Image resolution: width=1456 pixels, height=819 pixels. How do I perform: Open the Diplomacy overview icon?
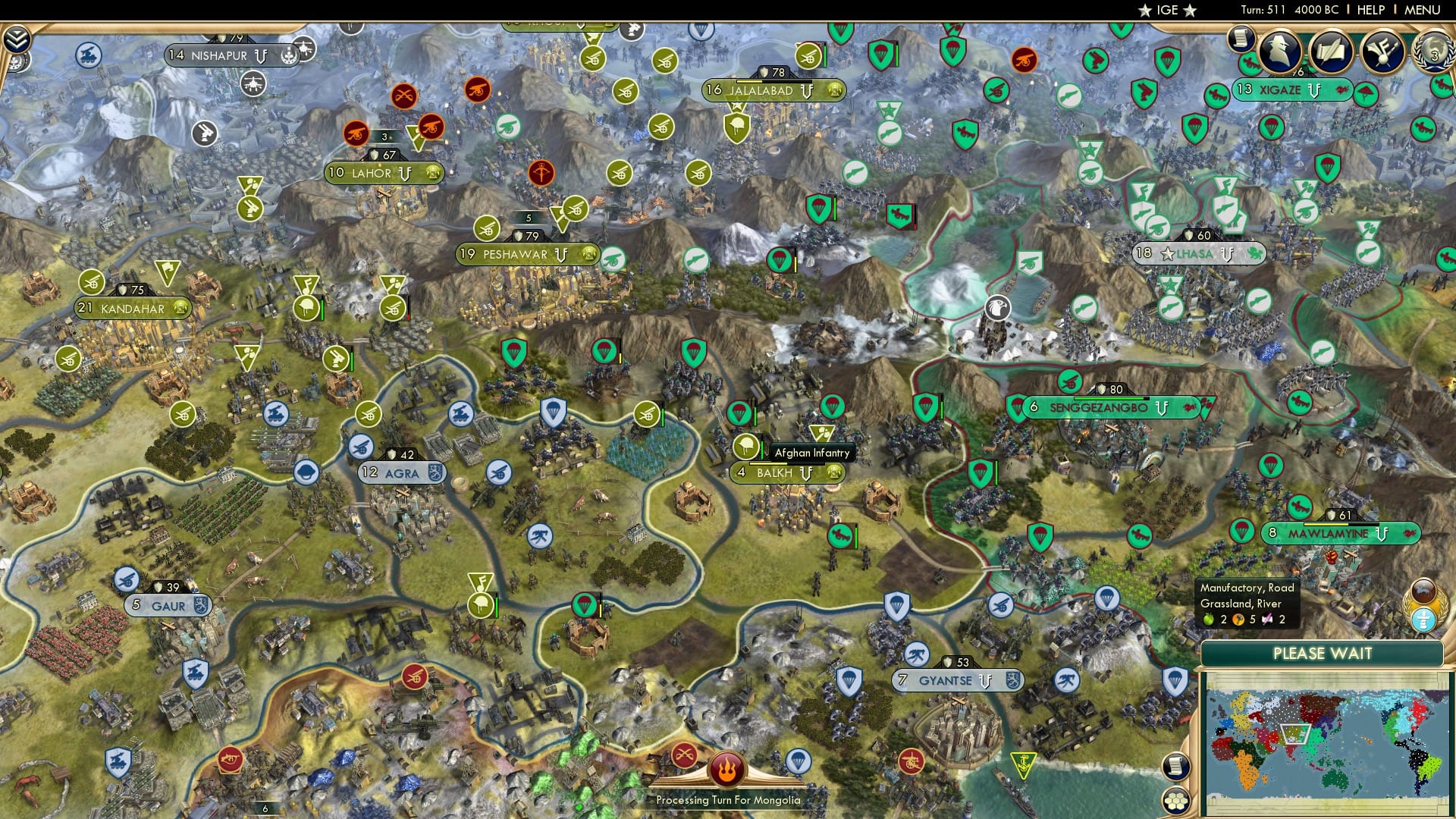point(1382,53)
